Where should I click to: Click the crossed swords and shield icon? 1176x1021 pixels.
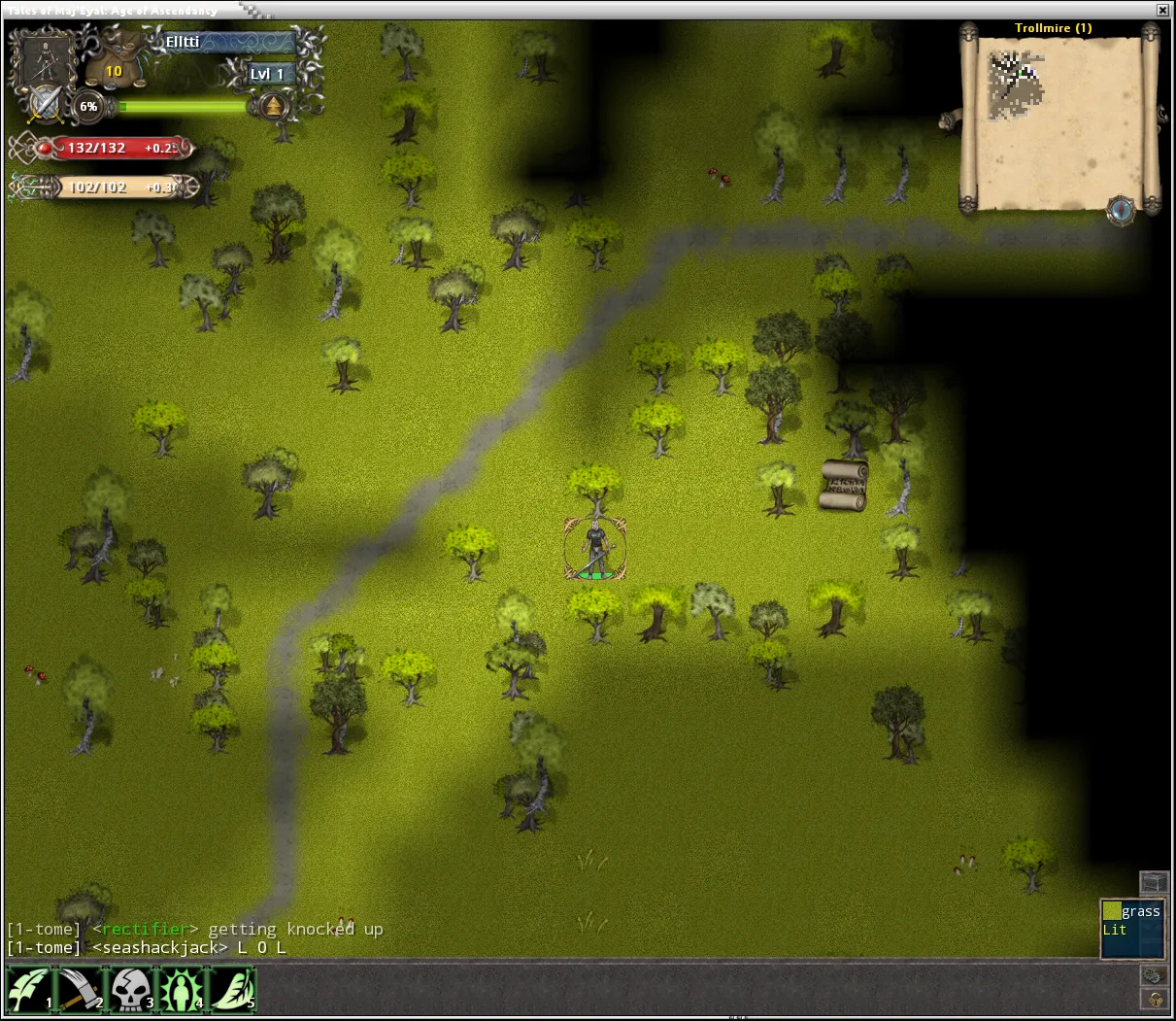tap(44, 104)
